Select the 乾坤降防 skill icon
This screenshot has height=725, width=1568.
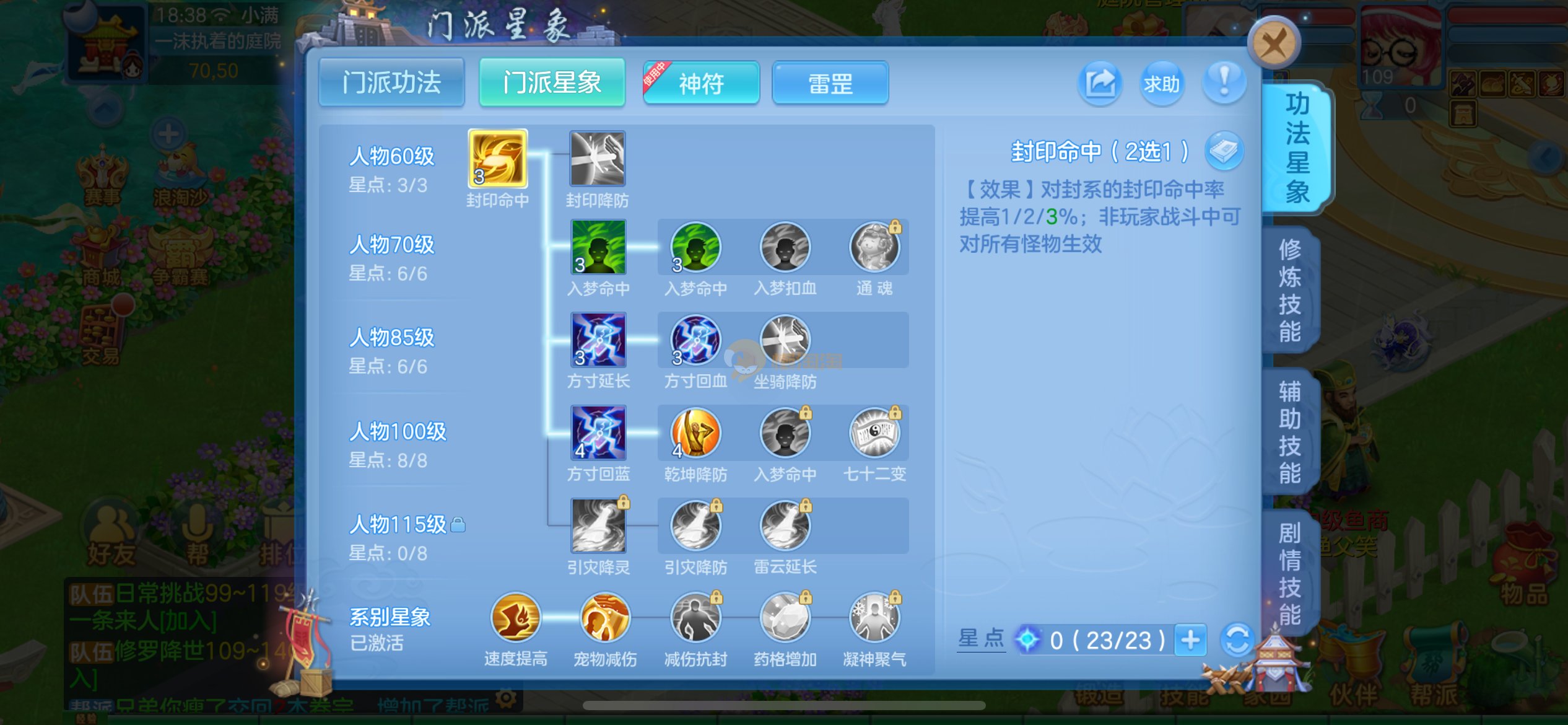[x=695, y=433]
